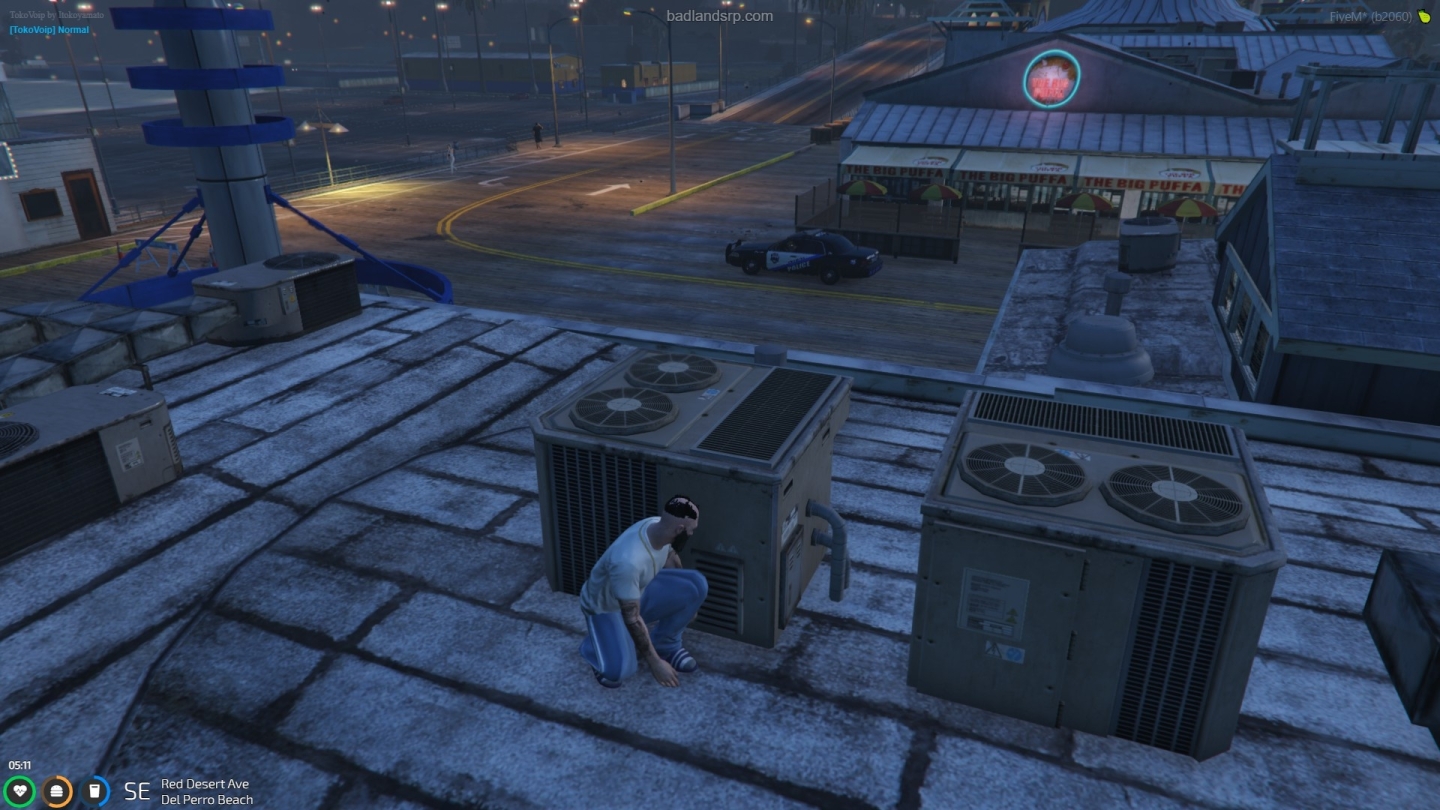Image resolution: width=1440 pixels, height=810 pixels.
Task: Click the Red Desert Ave street label
Action: (x=205, y=784)
